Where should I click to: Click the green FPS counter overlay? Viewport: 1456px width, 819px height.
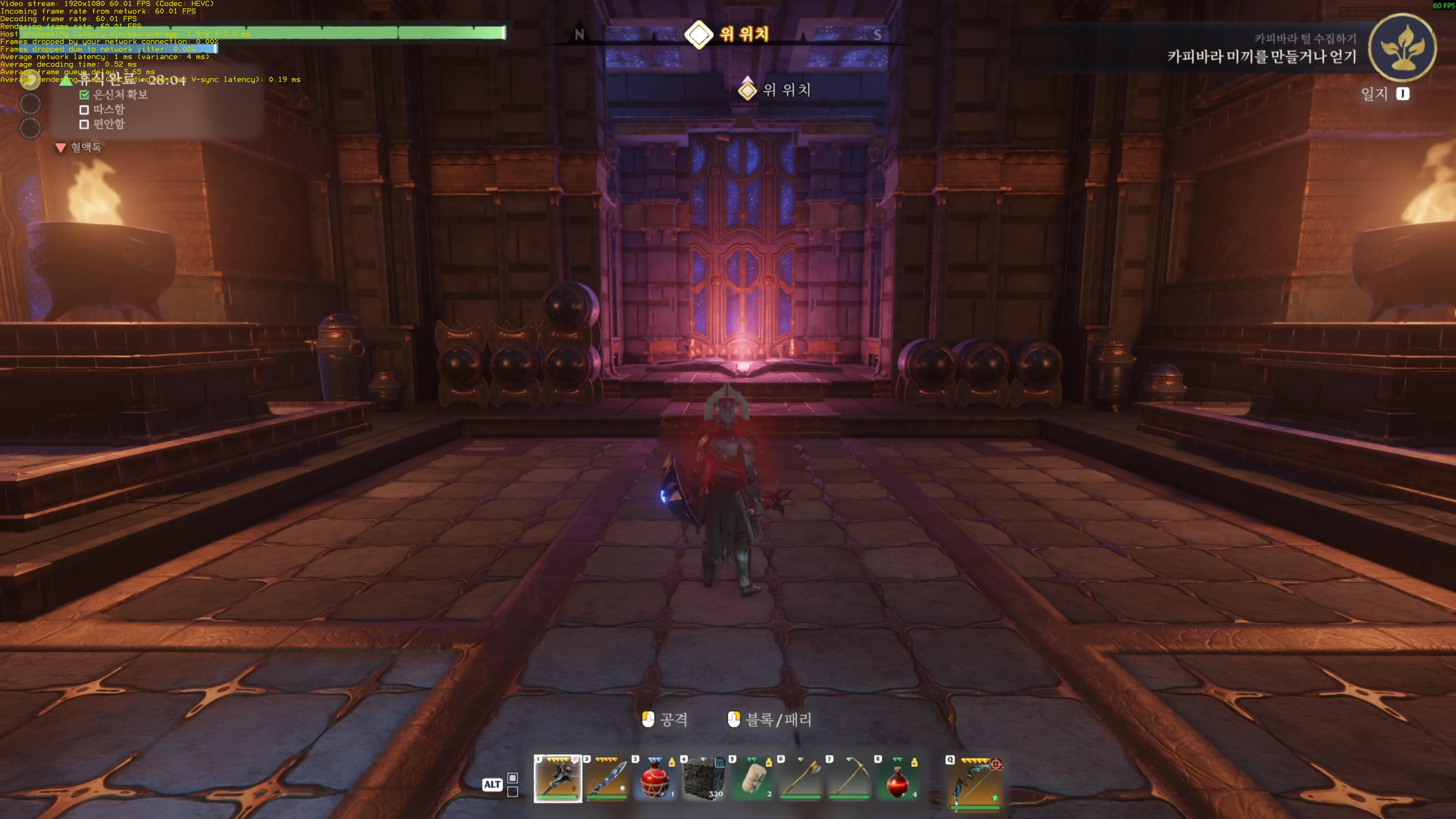pyautogui.click(x=1443, y=6)
